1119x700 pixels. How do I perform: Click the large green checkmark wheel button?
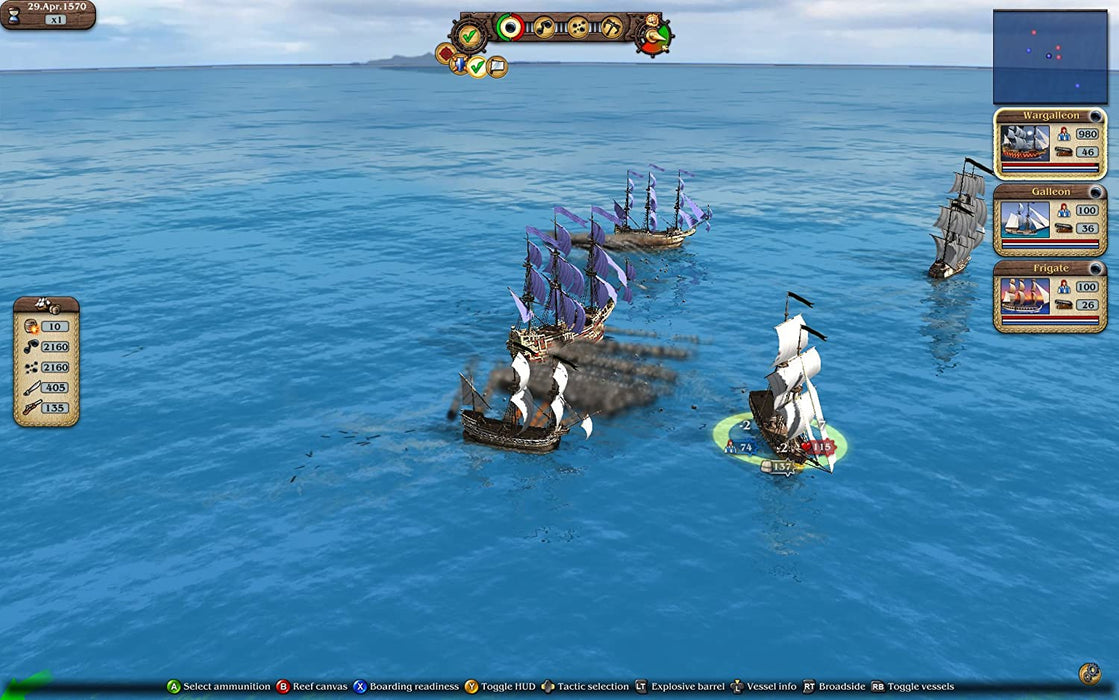[x=468, y=35]
